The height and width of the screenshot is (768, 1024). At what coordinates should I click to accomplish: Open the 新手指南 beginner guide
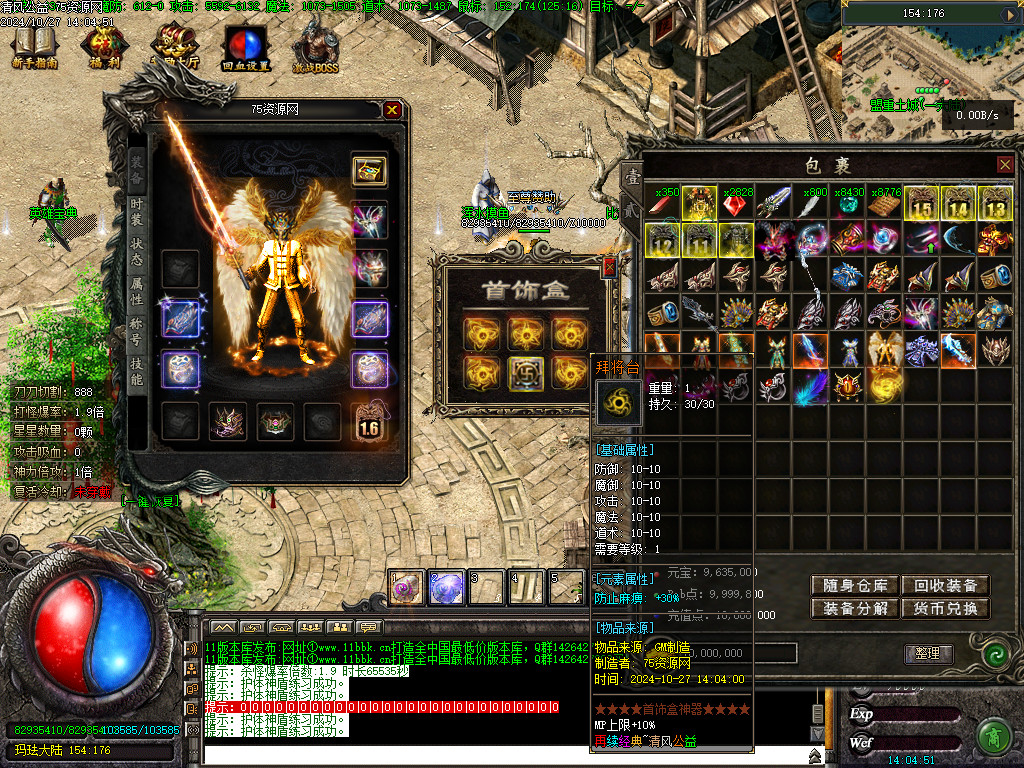coord(35,47)
